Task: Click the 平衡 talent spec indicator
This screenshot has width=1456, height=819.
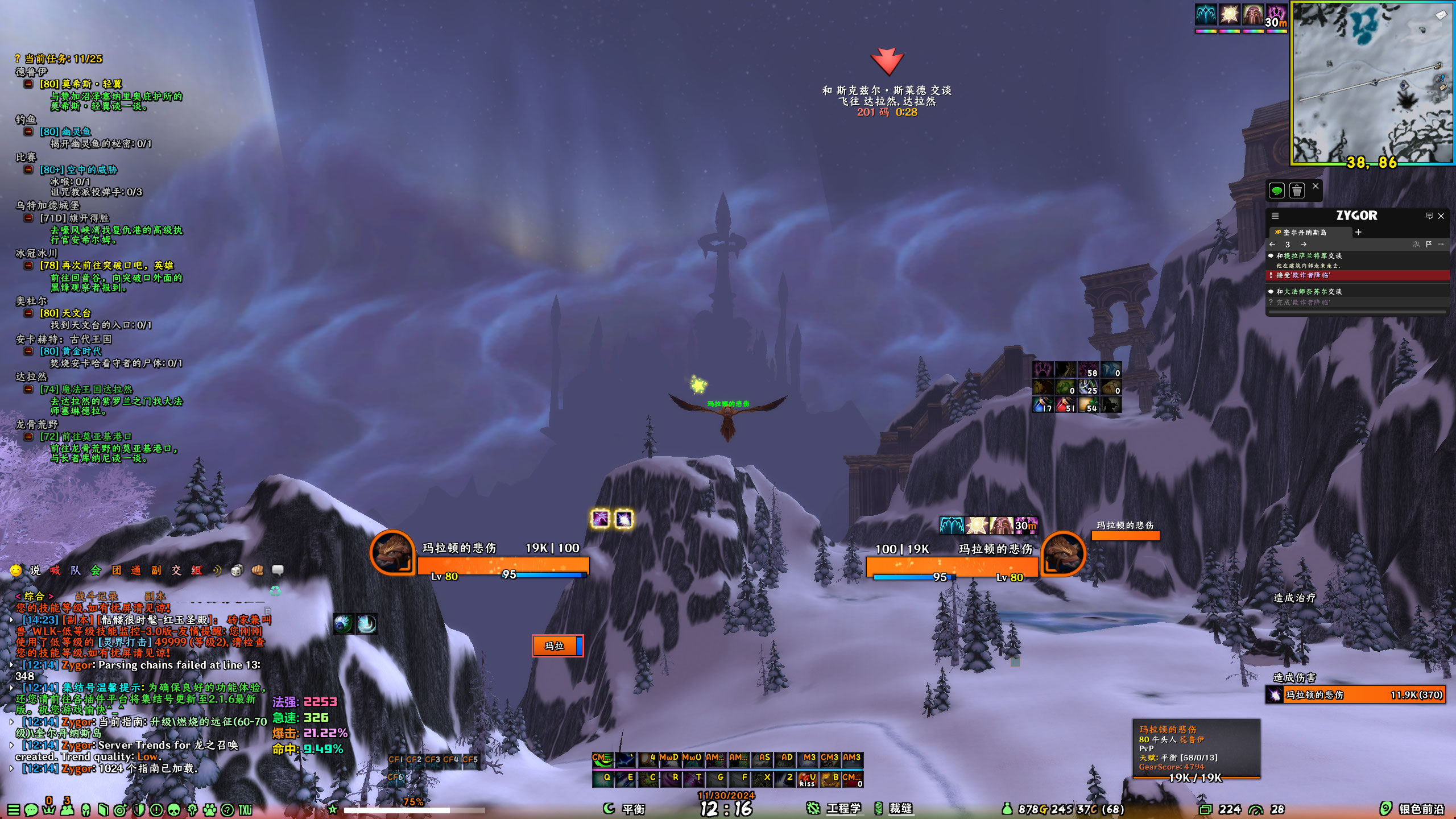Action: pos(632,809)
